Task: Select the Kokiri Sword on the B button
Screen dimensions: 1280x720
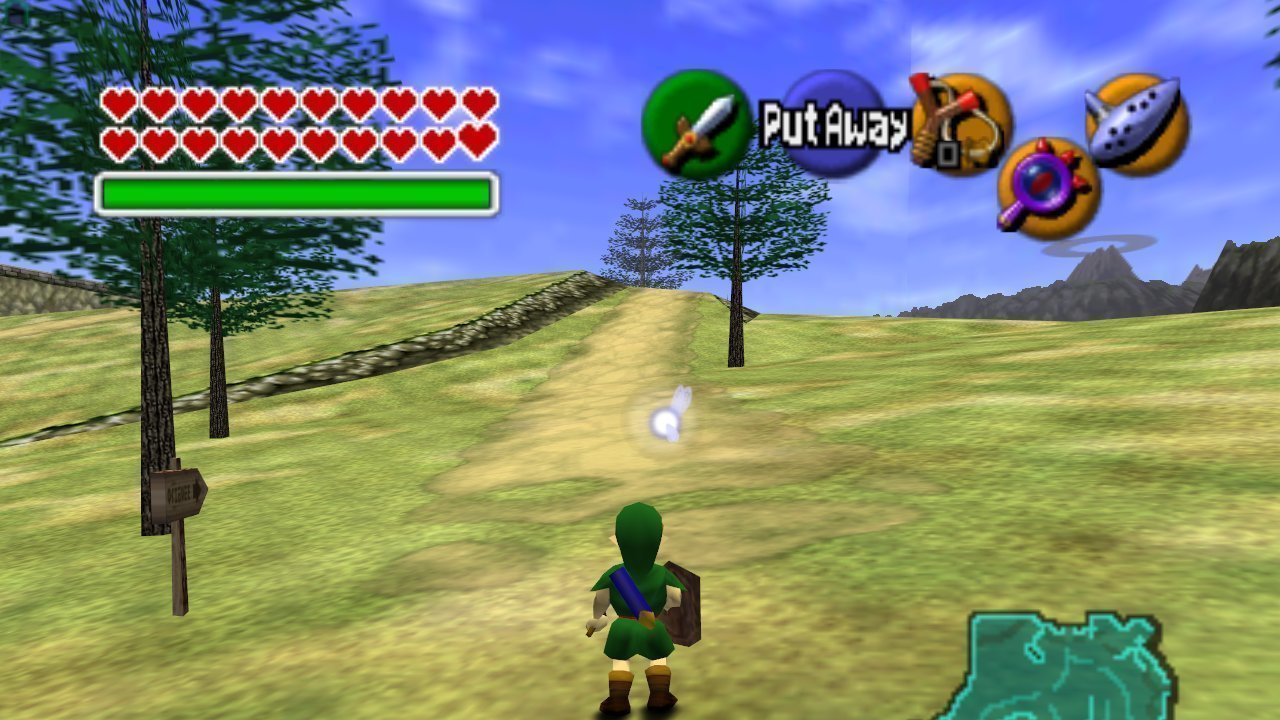Action: 692,123
